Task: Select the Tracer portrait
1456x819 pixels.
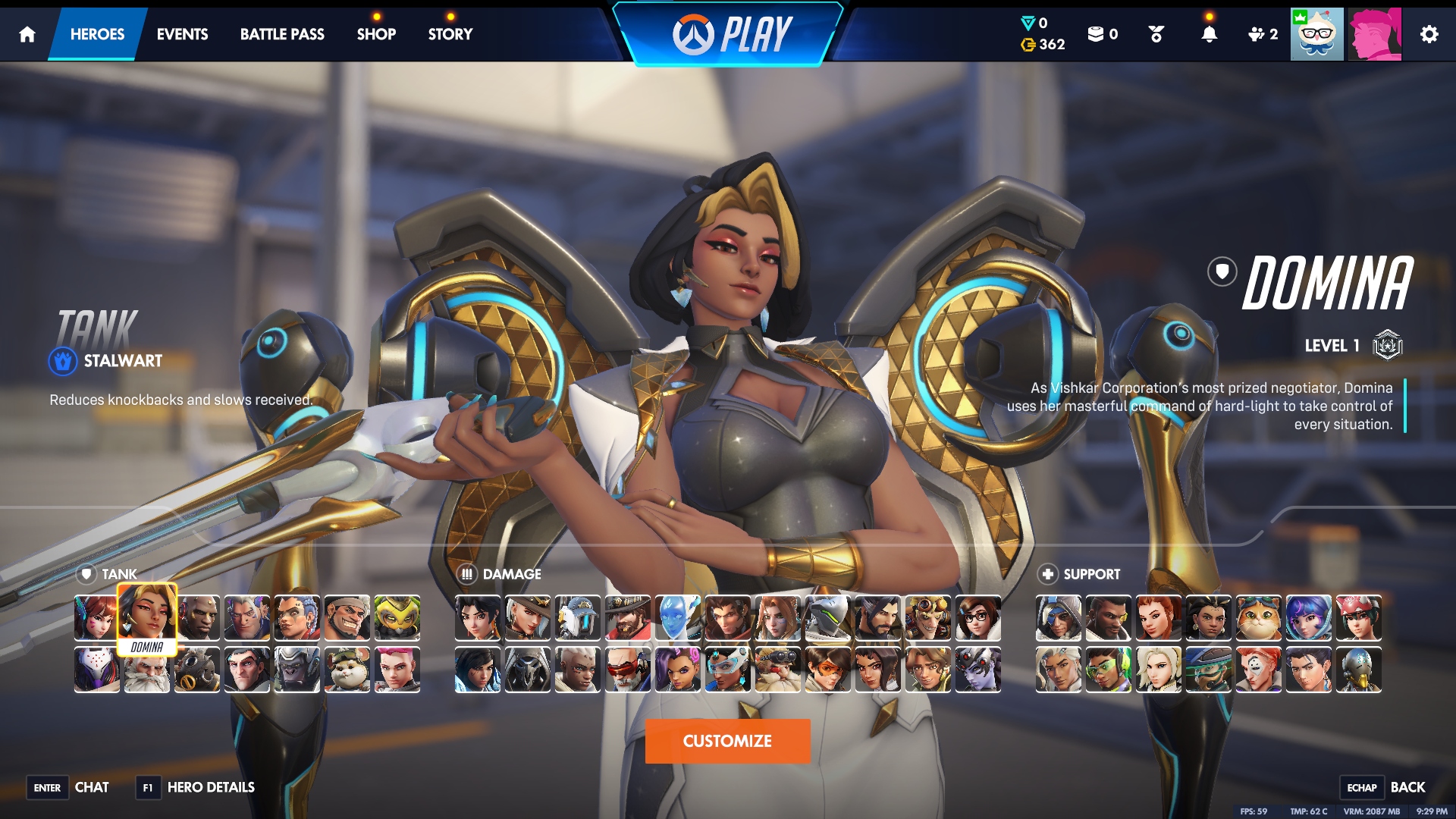Action: (x=827, y=670)
